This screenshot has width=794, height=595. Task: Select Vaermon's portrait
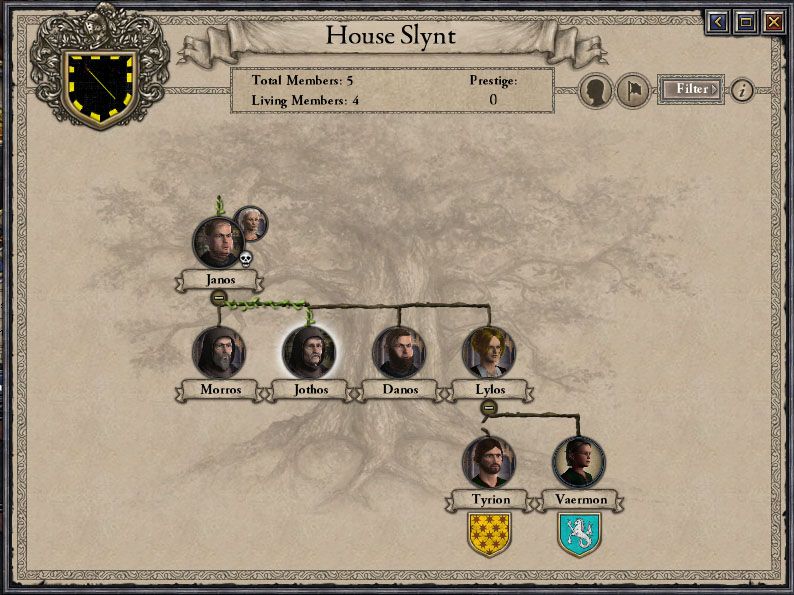click(x=579, y=462)
